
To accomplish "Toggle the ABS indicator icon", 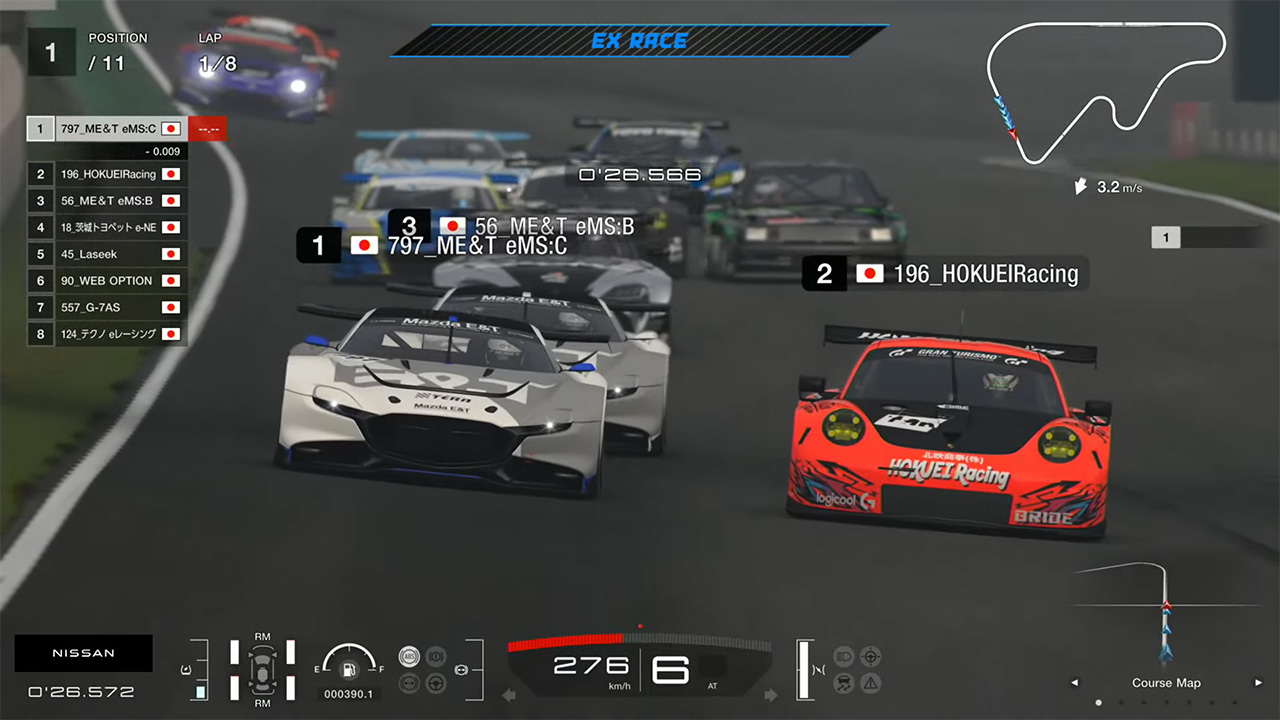I will pyautogui.click(x=408, y=656).
